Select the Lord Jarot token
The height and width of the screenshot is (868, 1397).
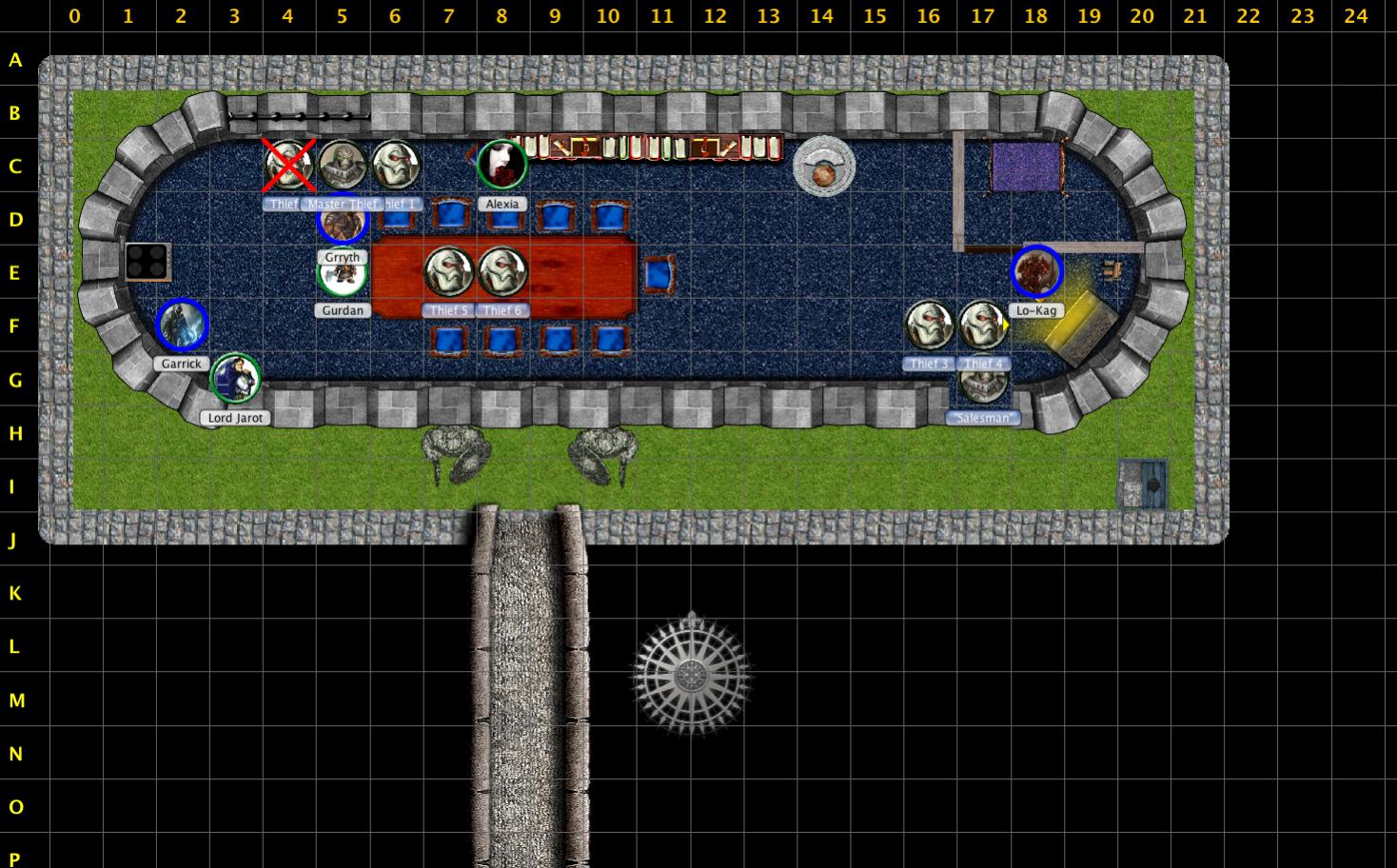235,379
